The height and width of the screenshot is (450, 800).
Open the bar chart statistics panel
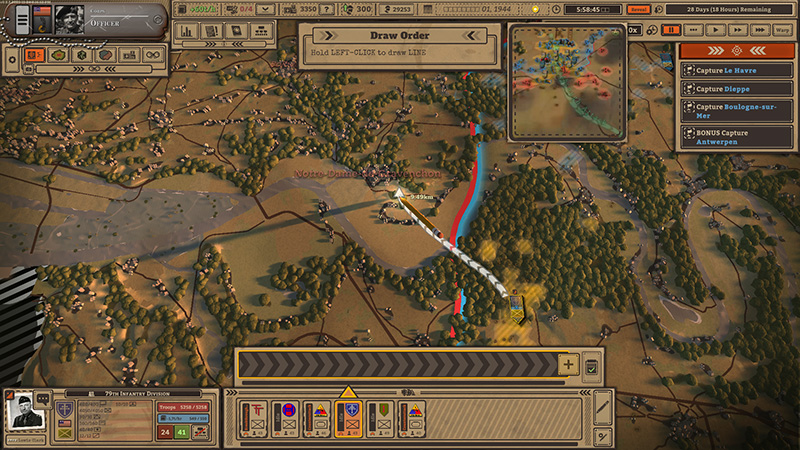click(x=187, y=31)
